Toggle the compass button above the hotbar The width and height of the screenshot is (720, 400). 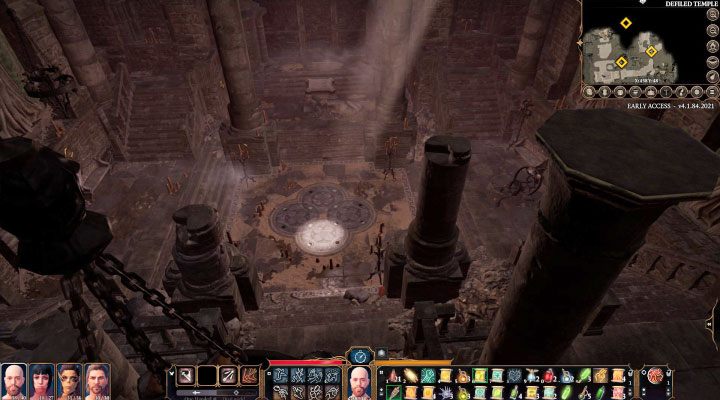[359, 354]
